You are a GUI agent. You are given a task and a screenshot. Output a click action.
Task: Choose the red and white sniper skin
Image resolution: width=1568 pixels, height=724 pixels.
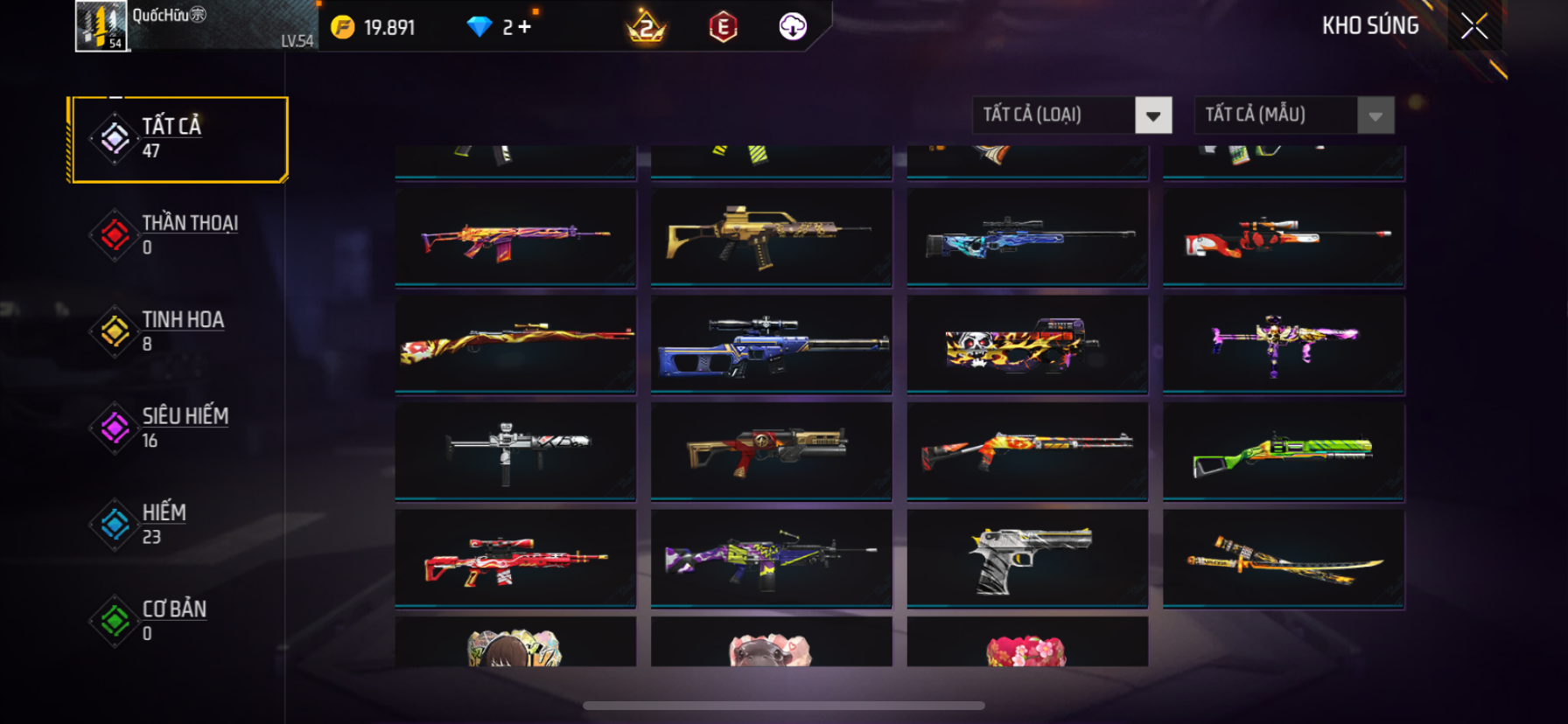coord(1284,236)
